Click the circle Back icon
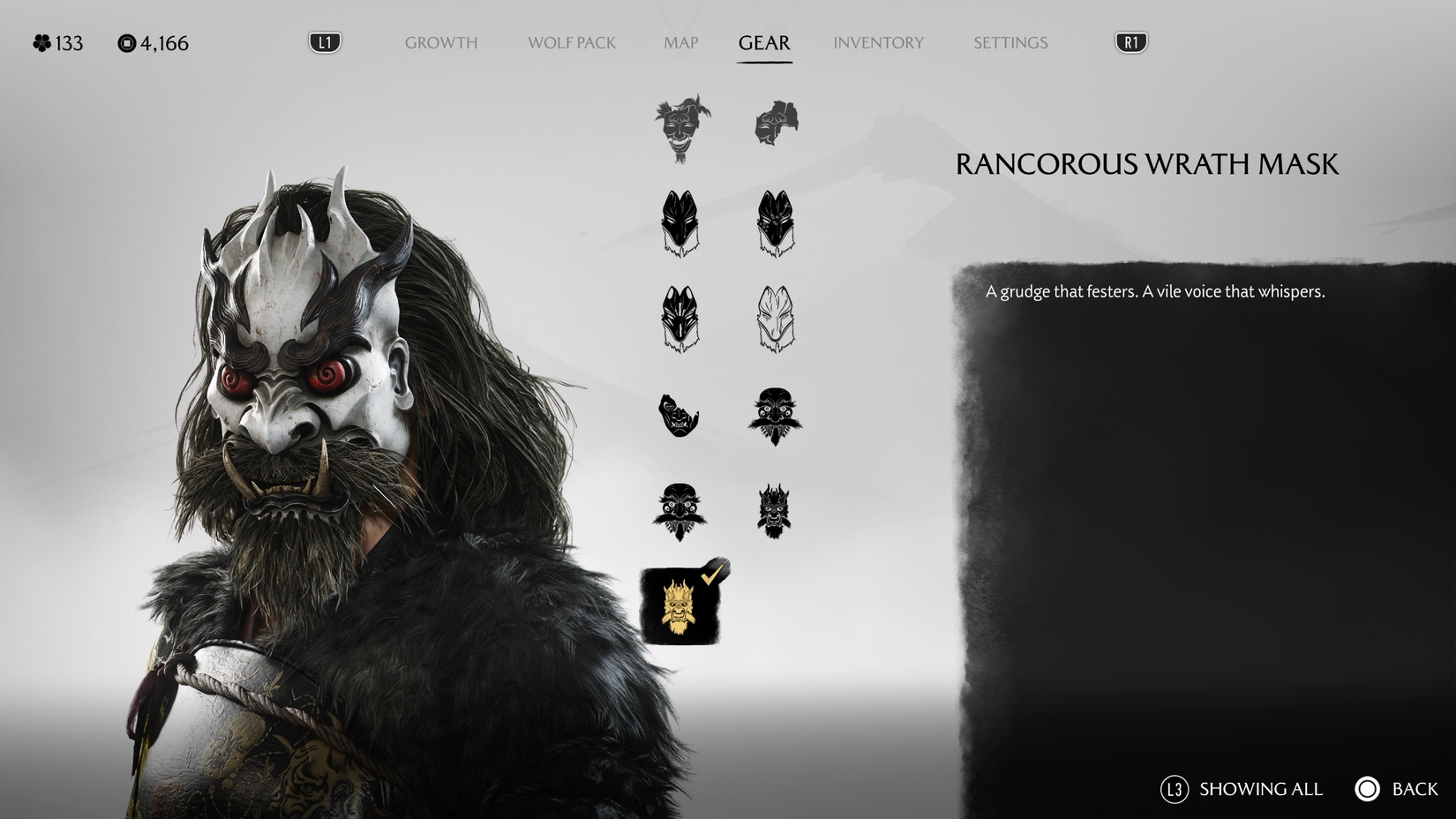Image resolution: width=1456 pixels, height=819 pixels. coord(1368,789)
